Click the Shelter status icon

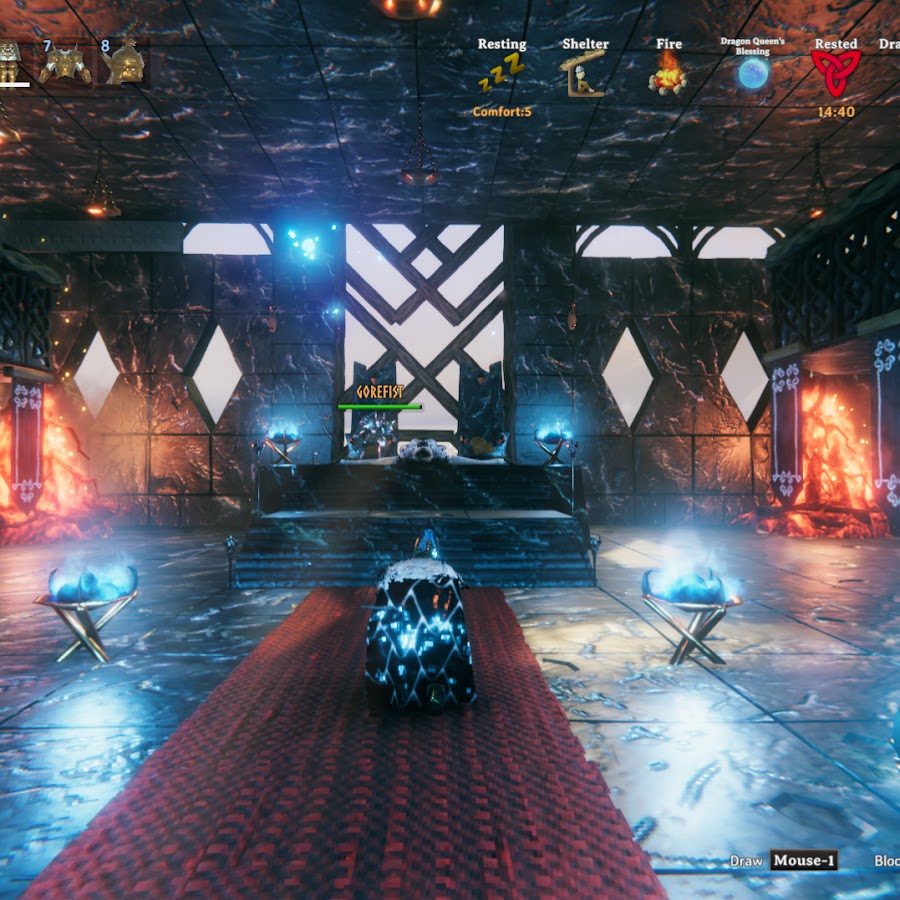coord(585,73)
